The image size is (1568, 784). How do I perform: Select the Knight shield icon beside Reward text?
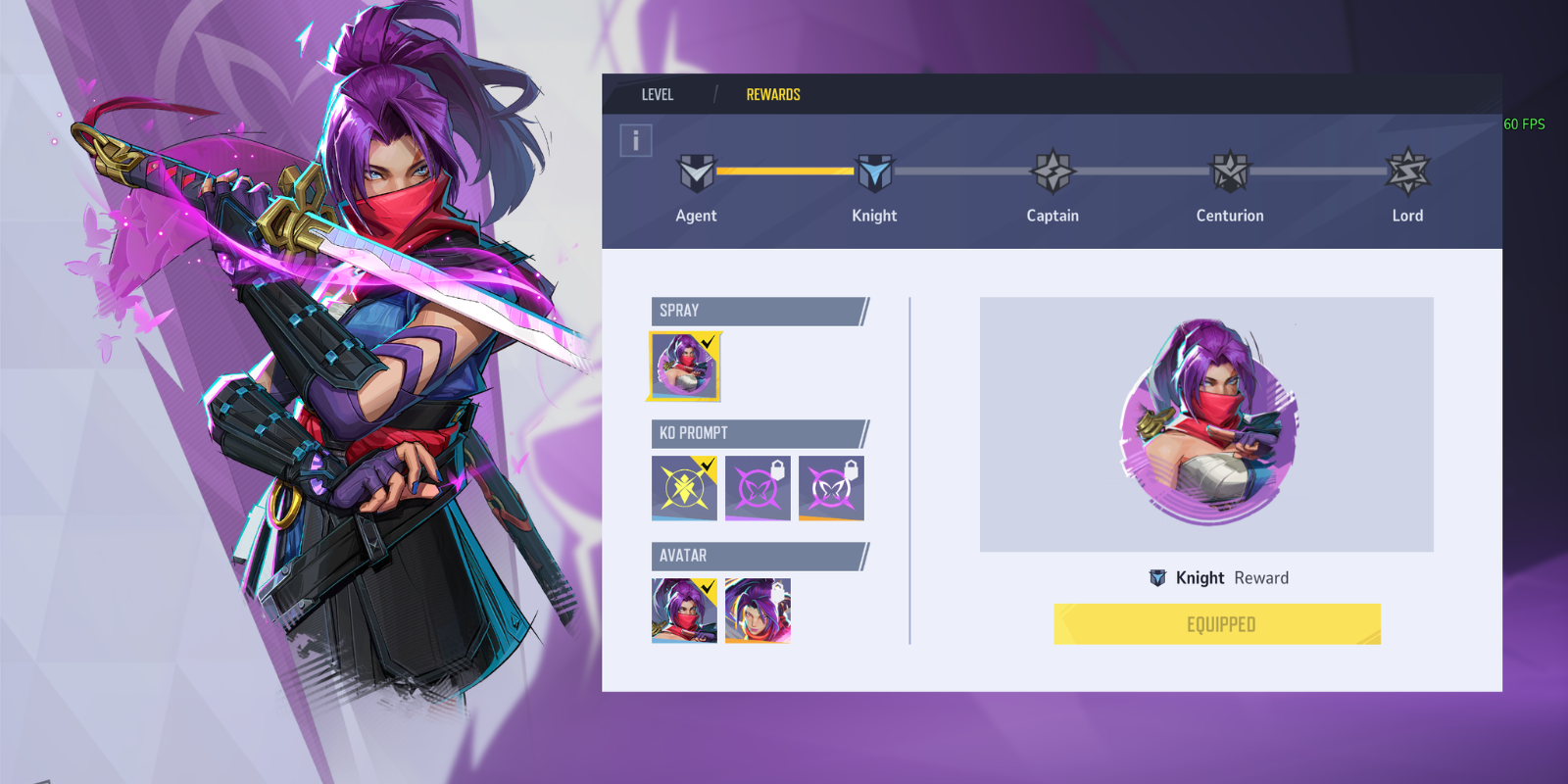pyautogui.click(x=1158, y=577)
